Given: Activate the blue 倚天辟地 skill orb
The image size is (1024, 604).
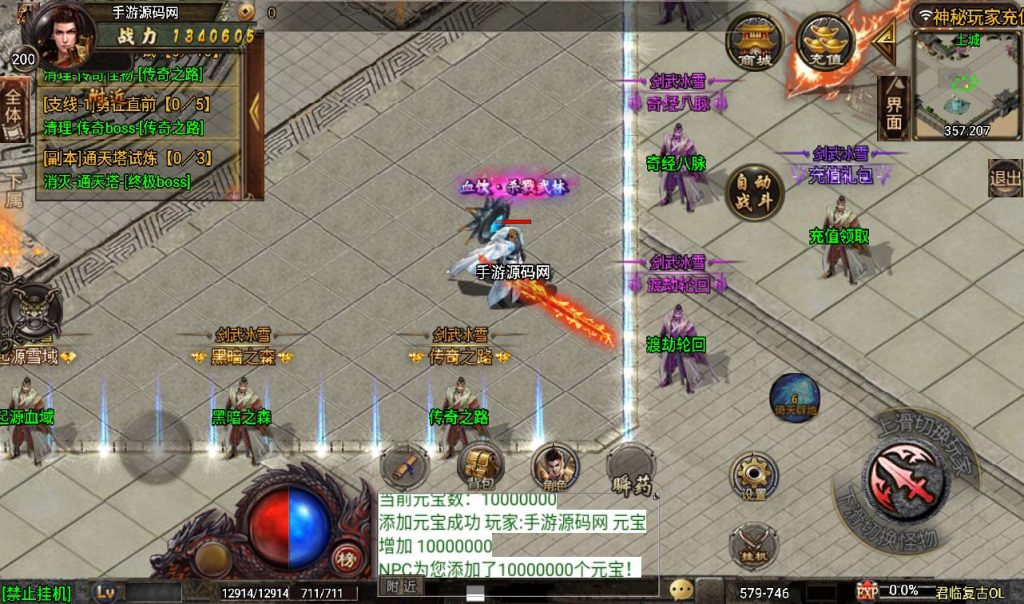Looking at the screenshot, I should coord(794,397).
